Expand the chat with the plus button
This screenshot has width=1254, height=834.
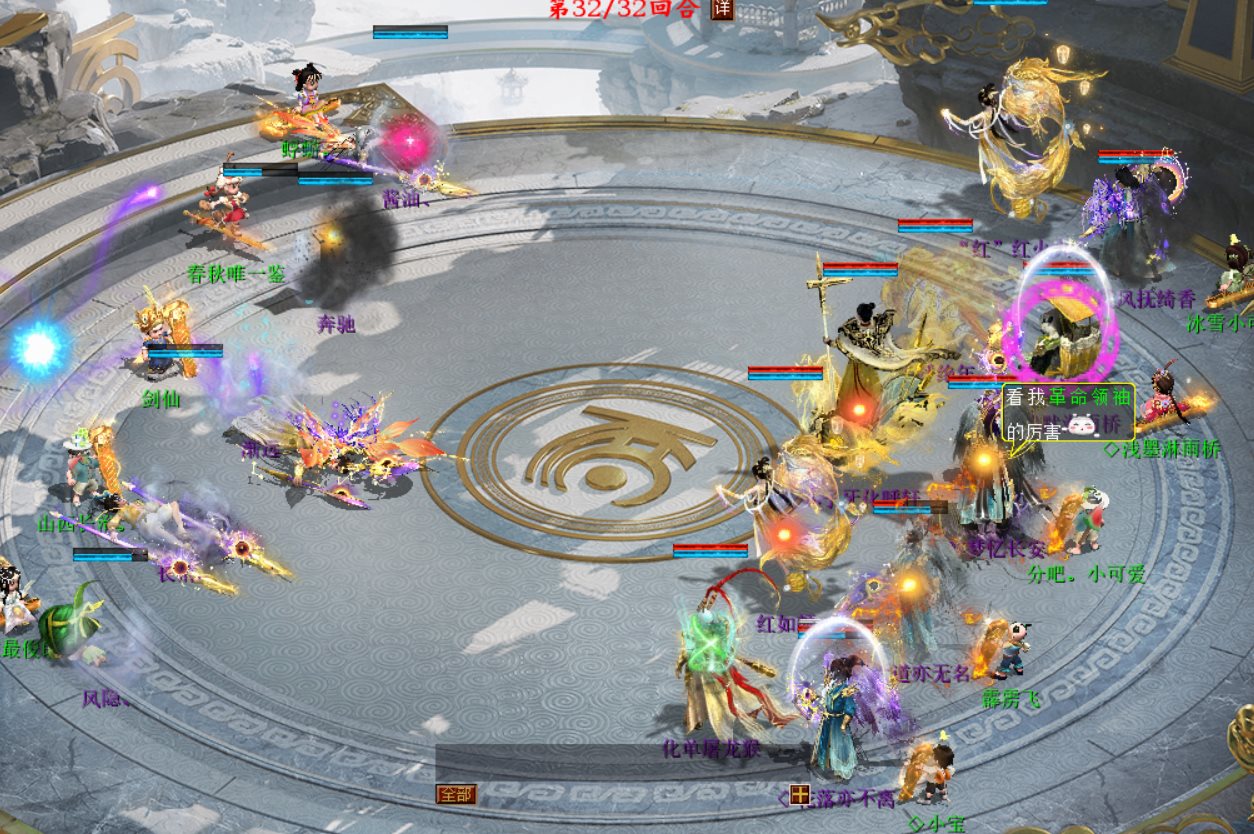tap(799, 795)
